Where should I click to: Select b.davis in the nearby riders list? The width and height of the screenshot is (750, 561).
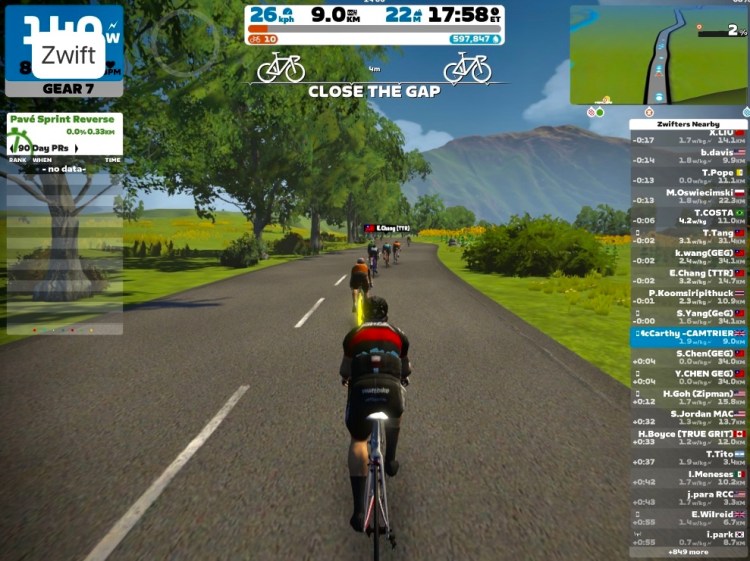[689, 156]
